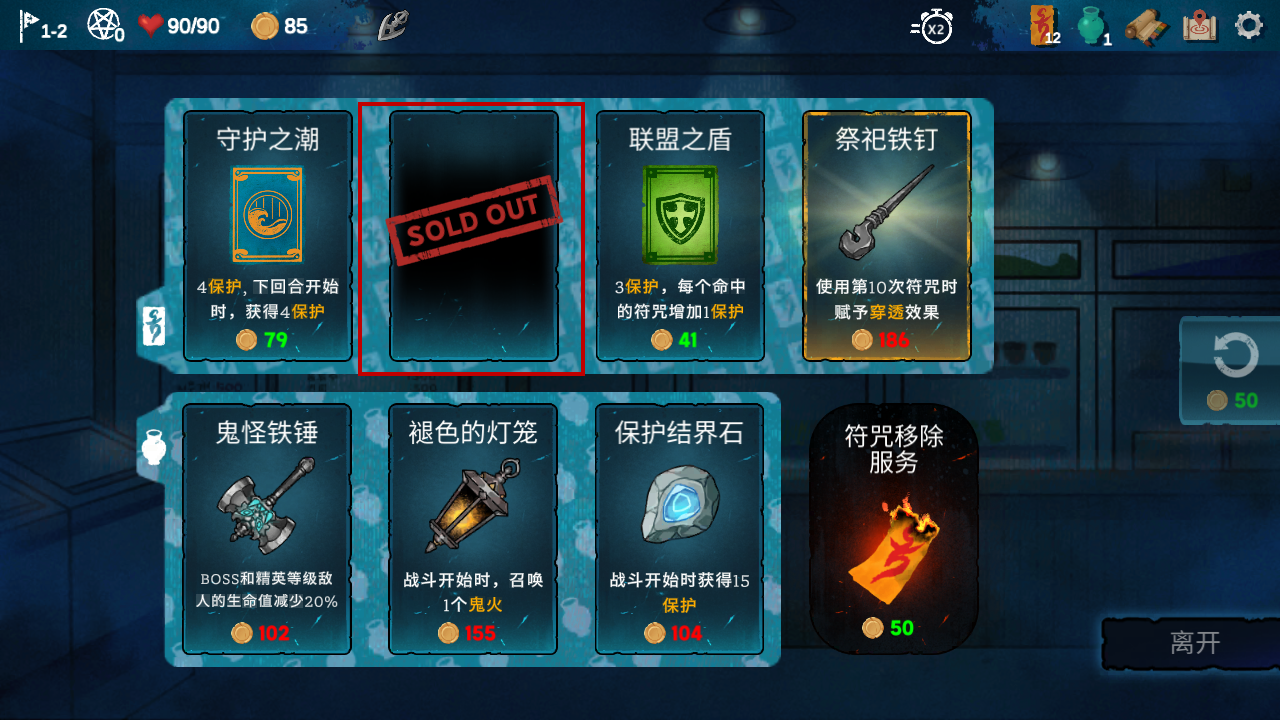Screen dimensions: 1280x720
Task: Purchase the 守护之潮 card for 79 coins
Action: pos(266,235)
